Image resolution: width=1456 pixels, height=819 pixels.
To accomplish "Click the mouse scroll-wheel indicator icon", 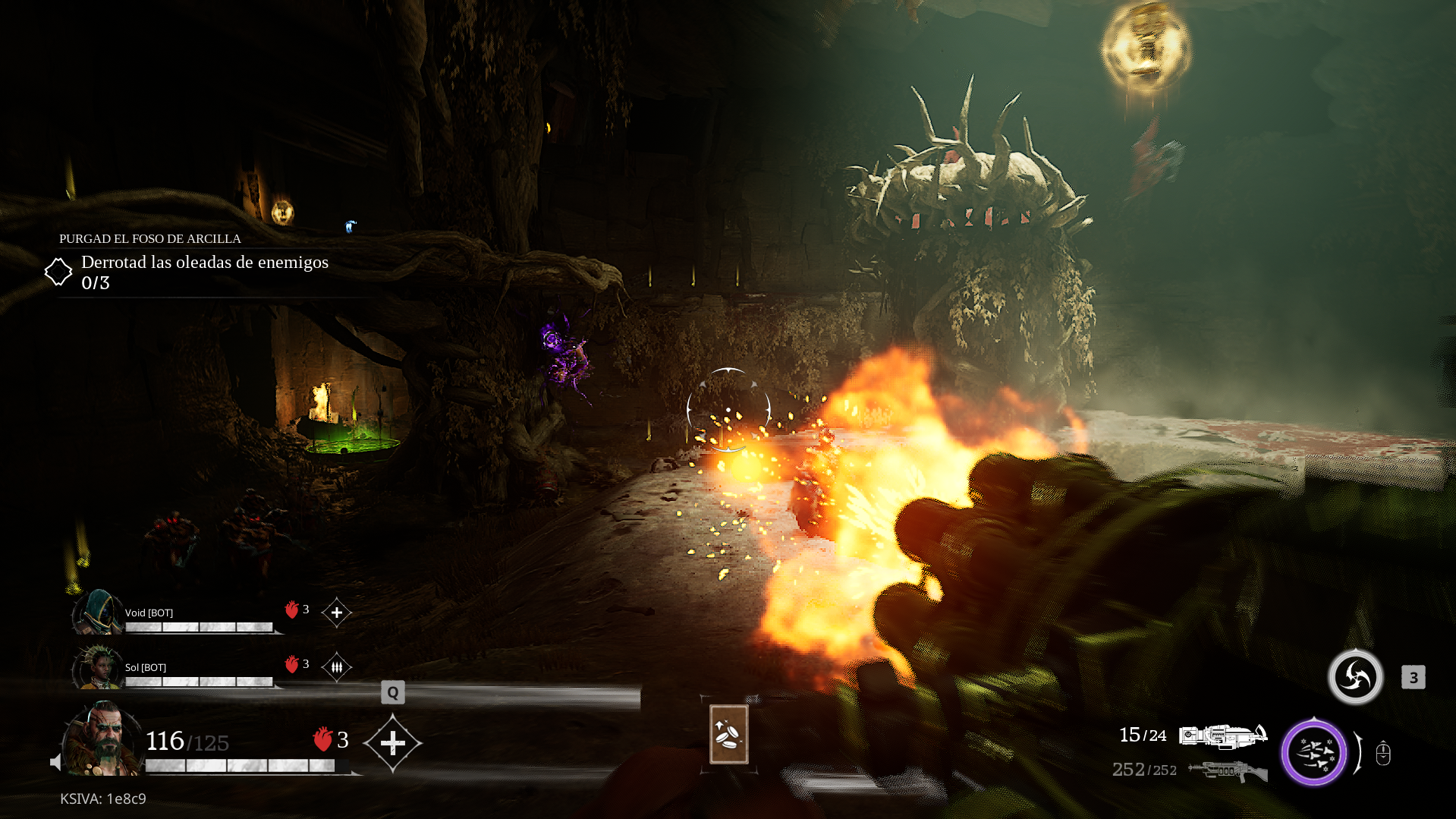I will pyautogui.click(x=1382, y=754).
